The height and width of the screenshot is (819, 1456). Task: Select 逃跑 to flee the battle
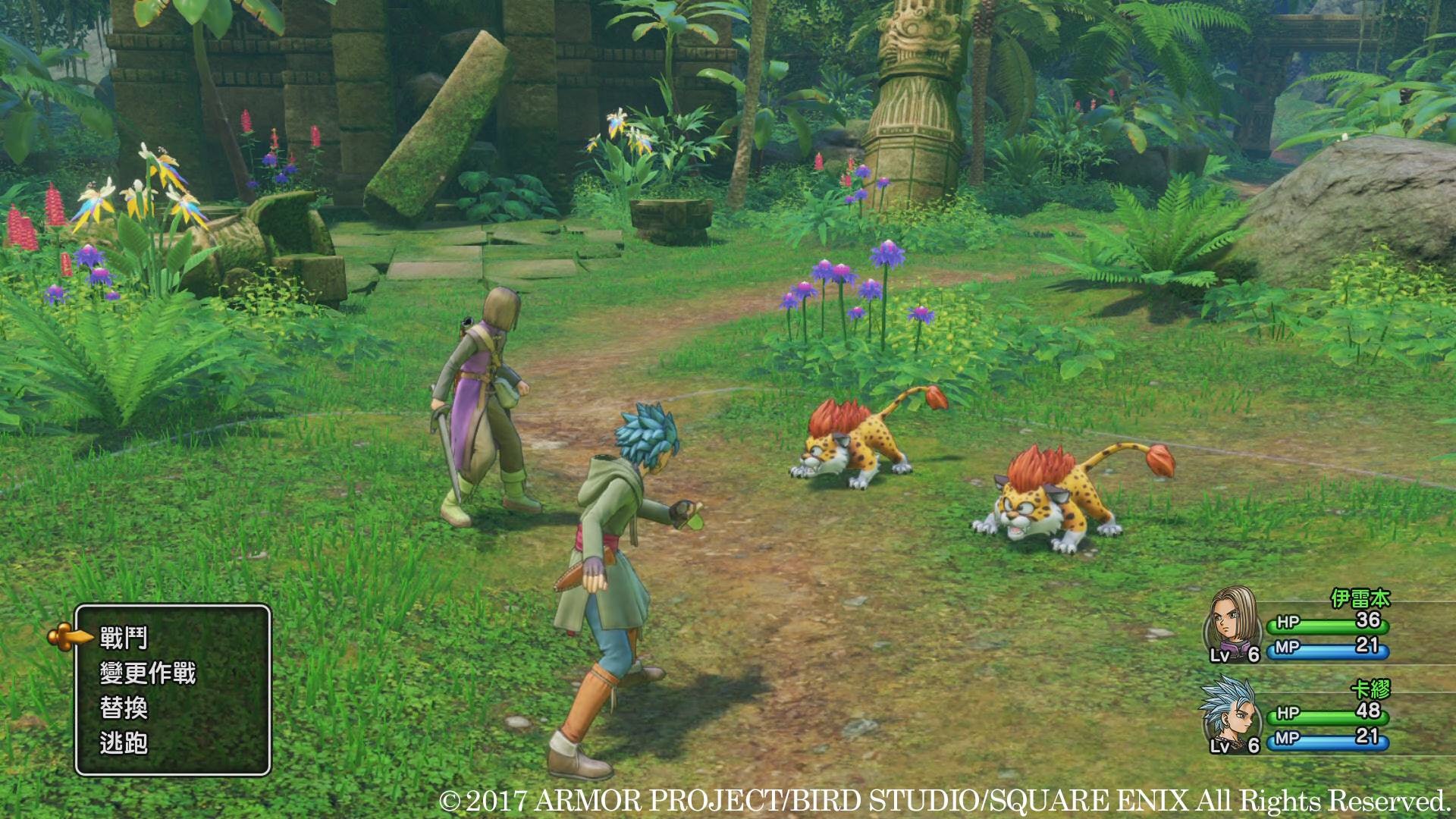click(x=124, y=743)
